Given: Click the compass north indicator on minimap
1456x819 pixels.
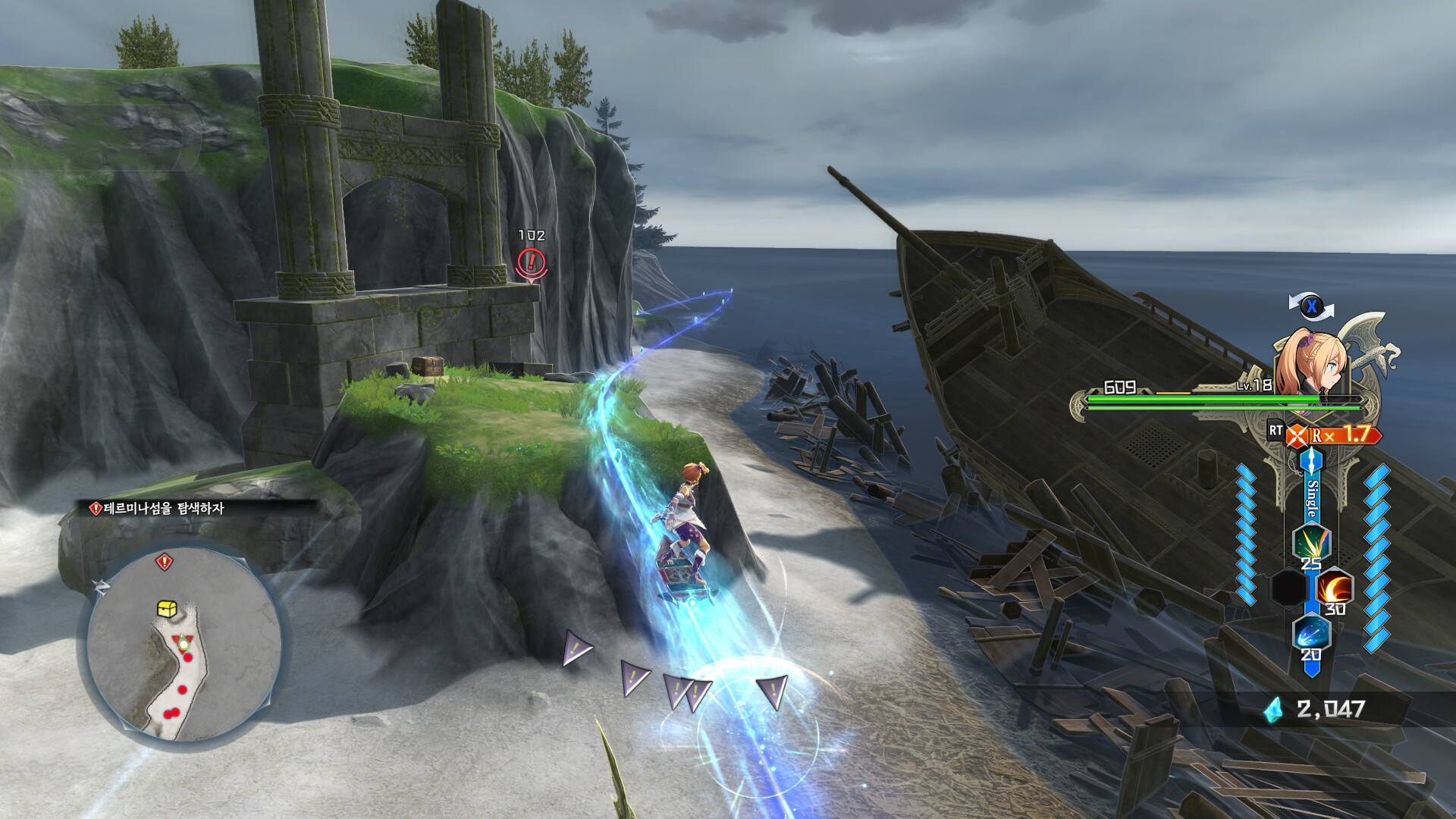Looking at the screenshot, I should [x=101, y=586].
